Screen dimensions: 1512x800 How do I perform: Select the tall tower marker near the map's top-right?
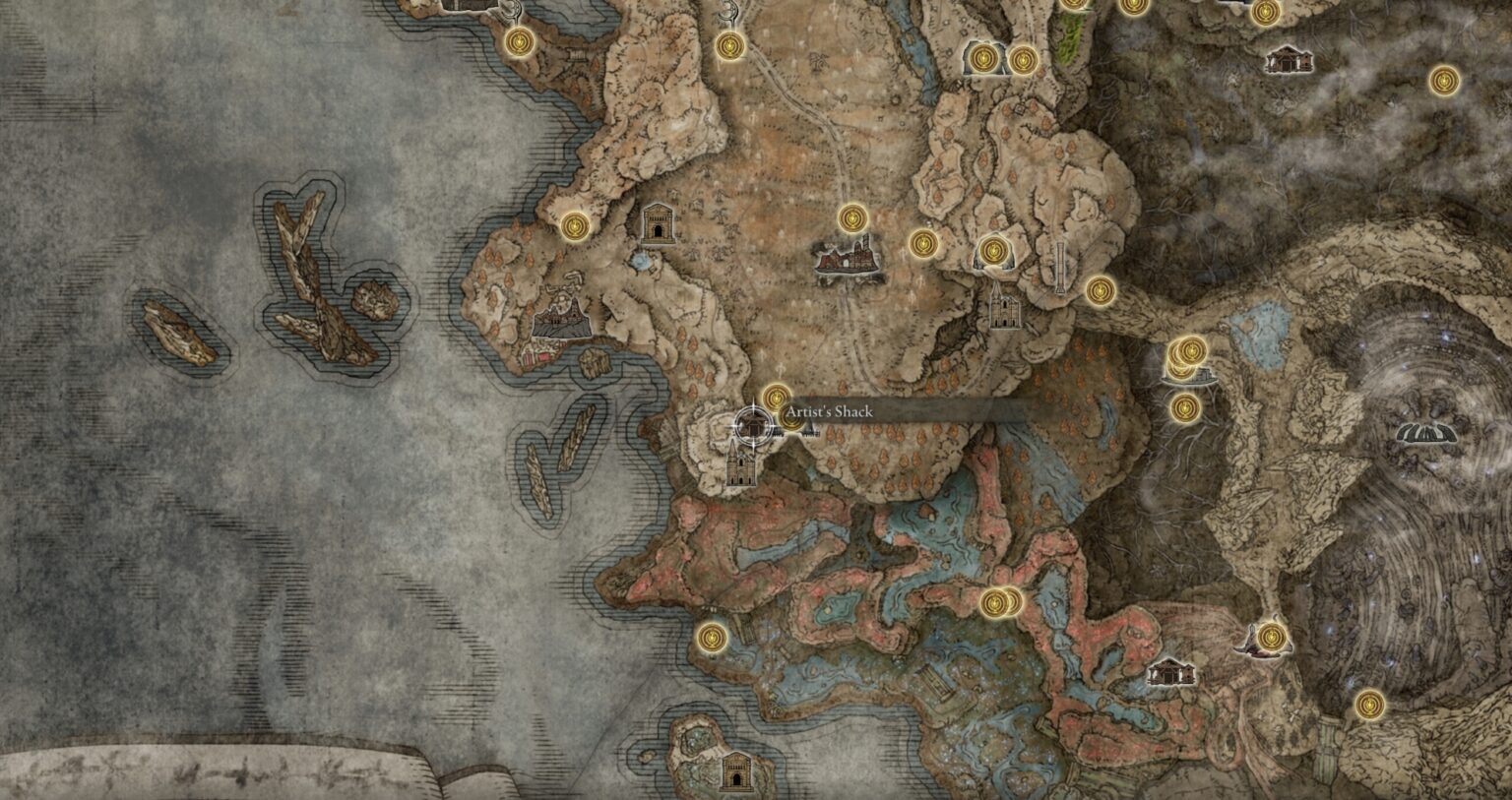(x=1060, y=268)
